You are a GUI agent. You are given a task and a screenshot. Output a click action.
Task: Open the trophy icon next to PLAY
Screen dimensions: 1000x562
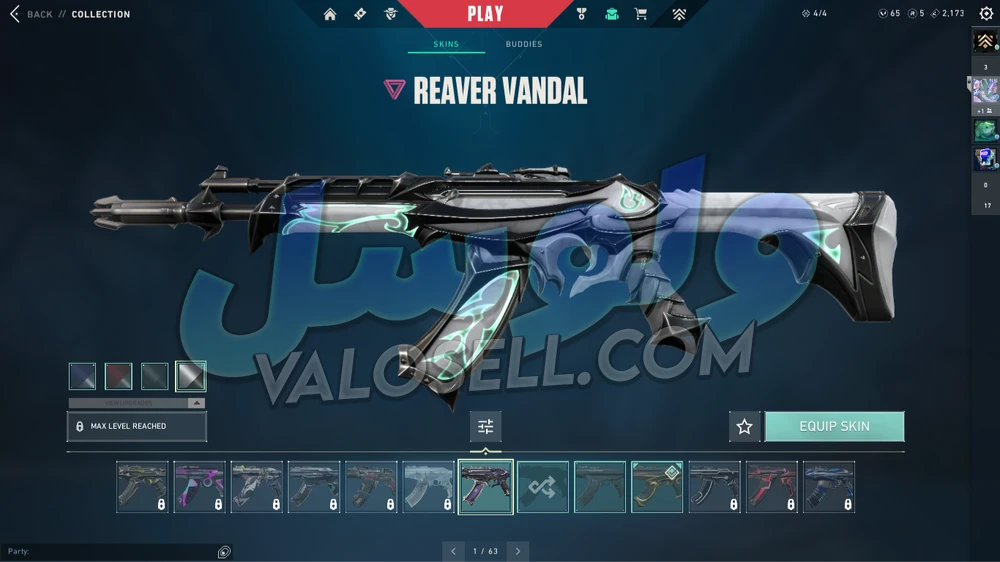582,14
